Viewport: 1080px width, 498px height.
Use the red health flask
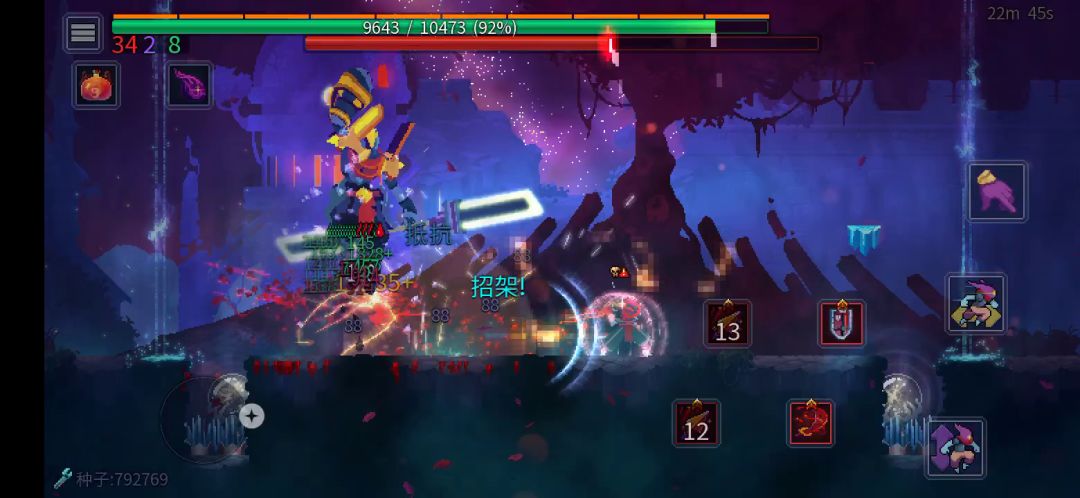click(96, 86)
